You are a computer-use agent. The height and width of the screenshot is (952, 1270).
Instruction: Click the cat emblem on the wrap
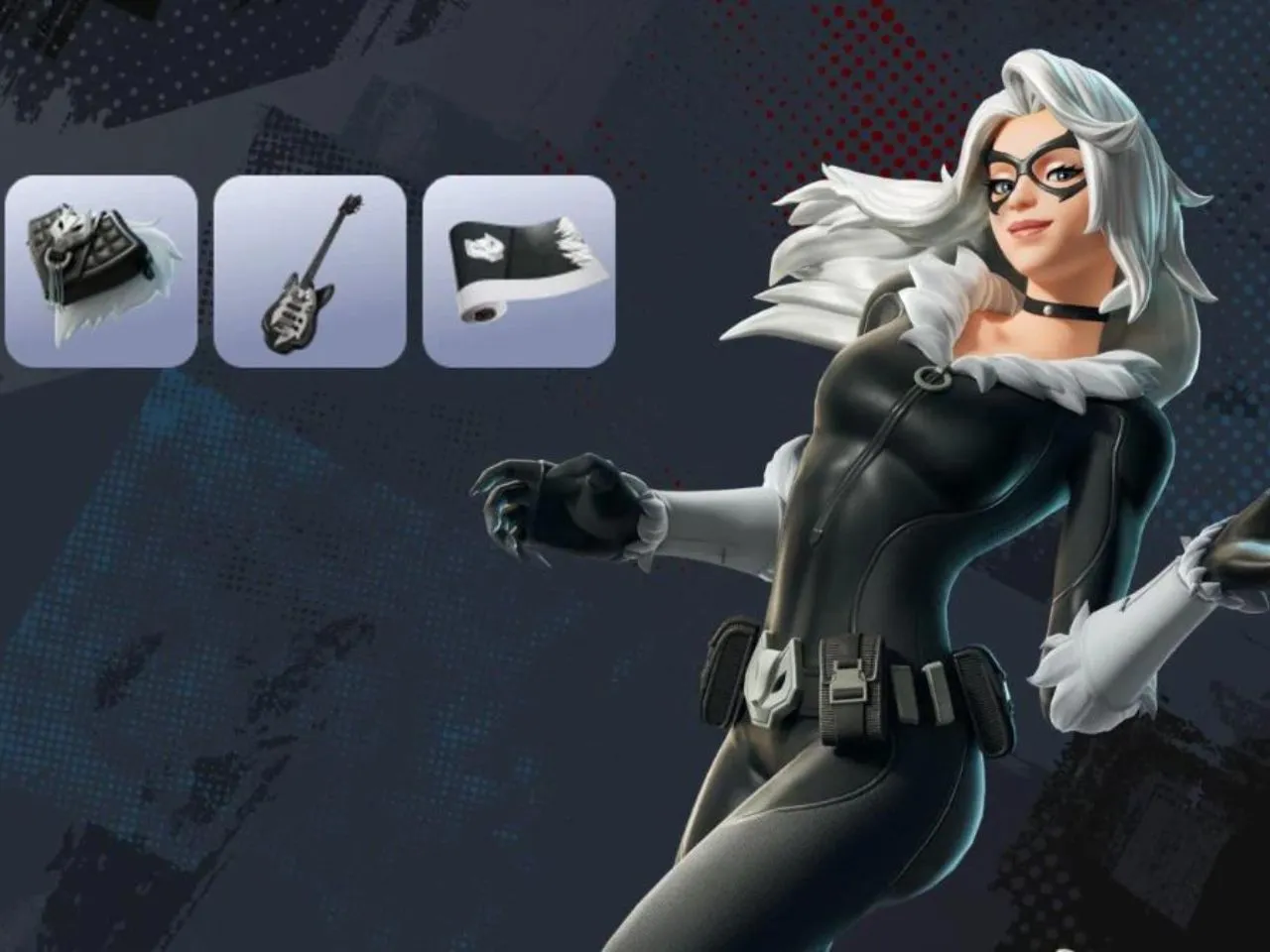(x=482, y=248)
